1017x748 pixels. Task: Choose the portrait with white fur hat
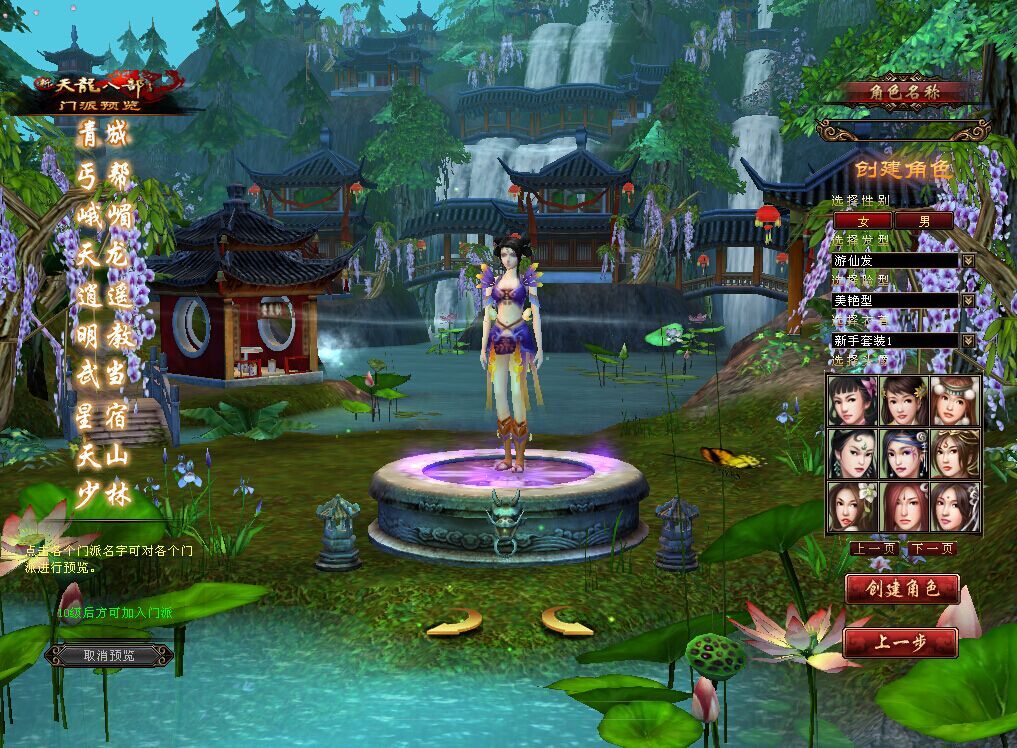956,401
